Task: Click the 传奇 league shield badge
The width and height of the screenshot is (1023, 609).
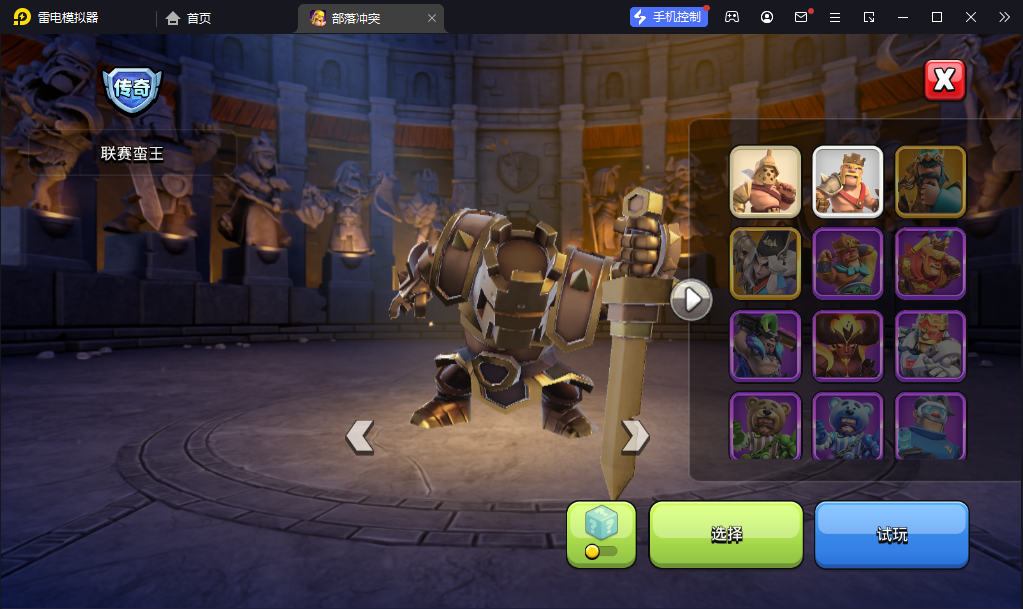Action: [132, 90]
